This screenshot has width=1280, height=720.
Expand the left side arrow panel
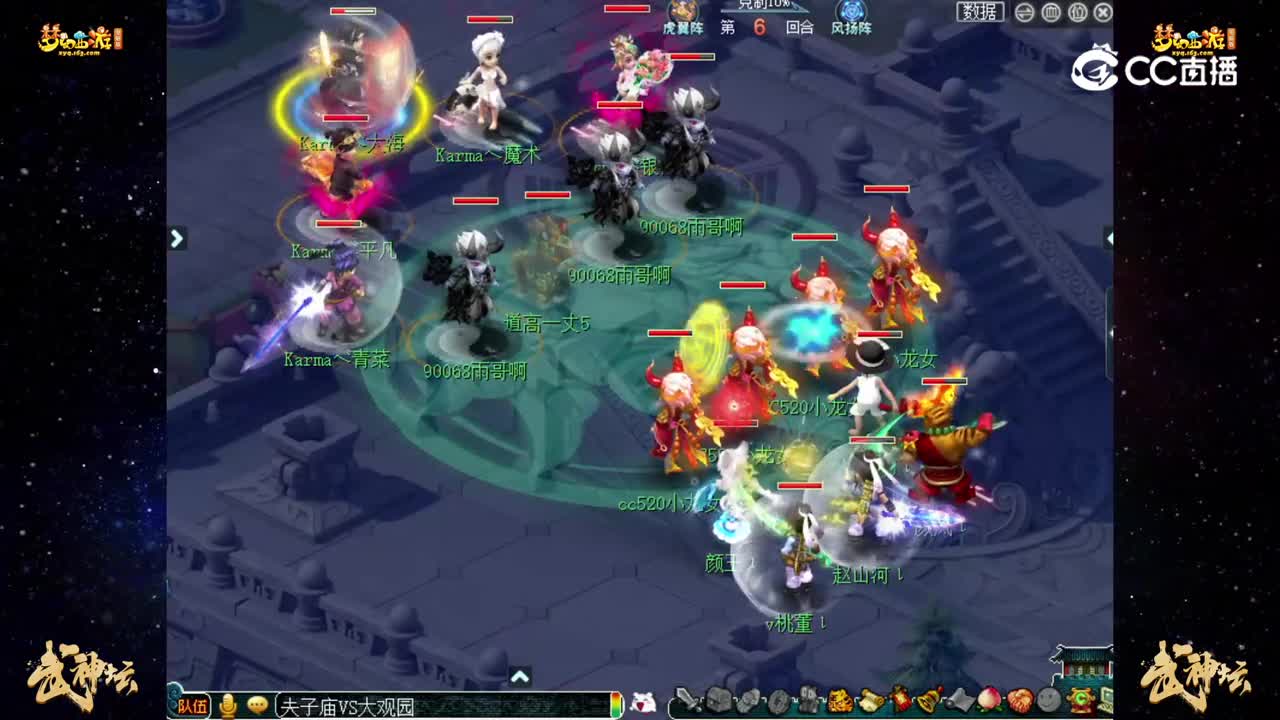[x=176, y=239]
